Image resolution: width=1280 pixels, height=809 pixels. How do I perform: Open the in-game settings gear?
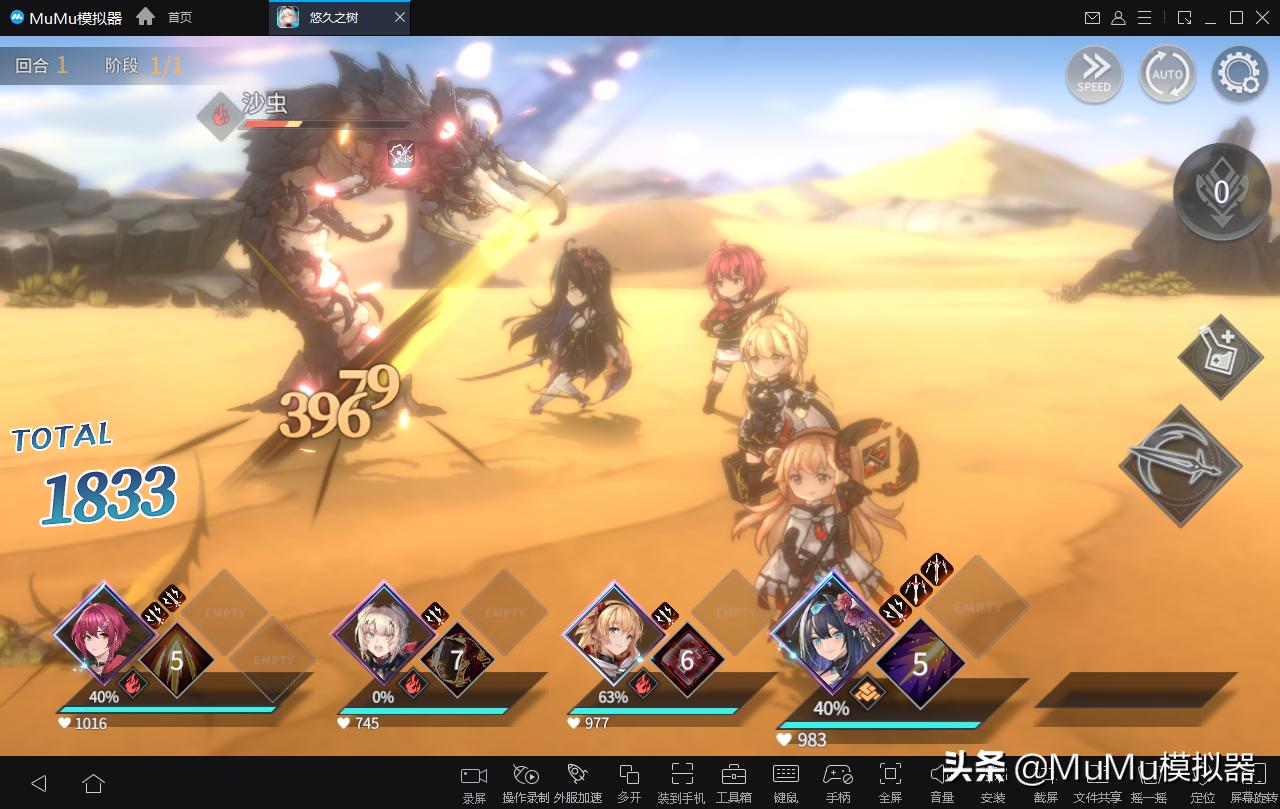click(x=1238, y=73)
